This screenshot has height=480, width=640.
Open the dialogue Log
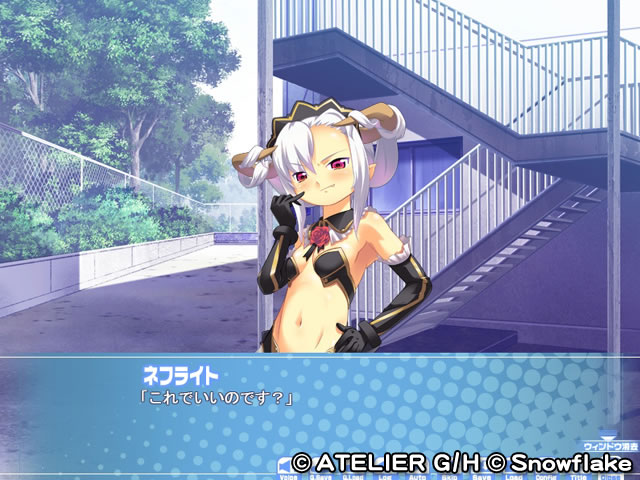pos(384,475)
